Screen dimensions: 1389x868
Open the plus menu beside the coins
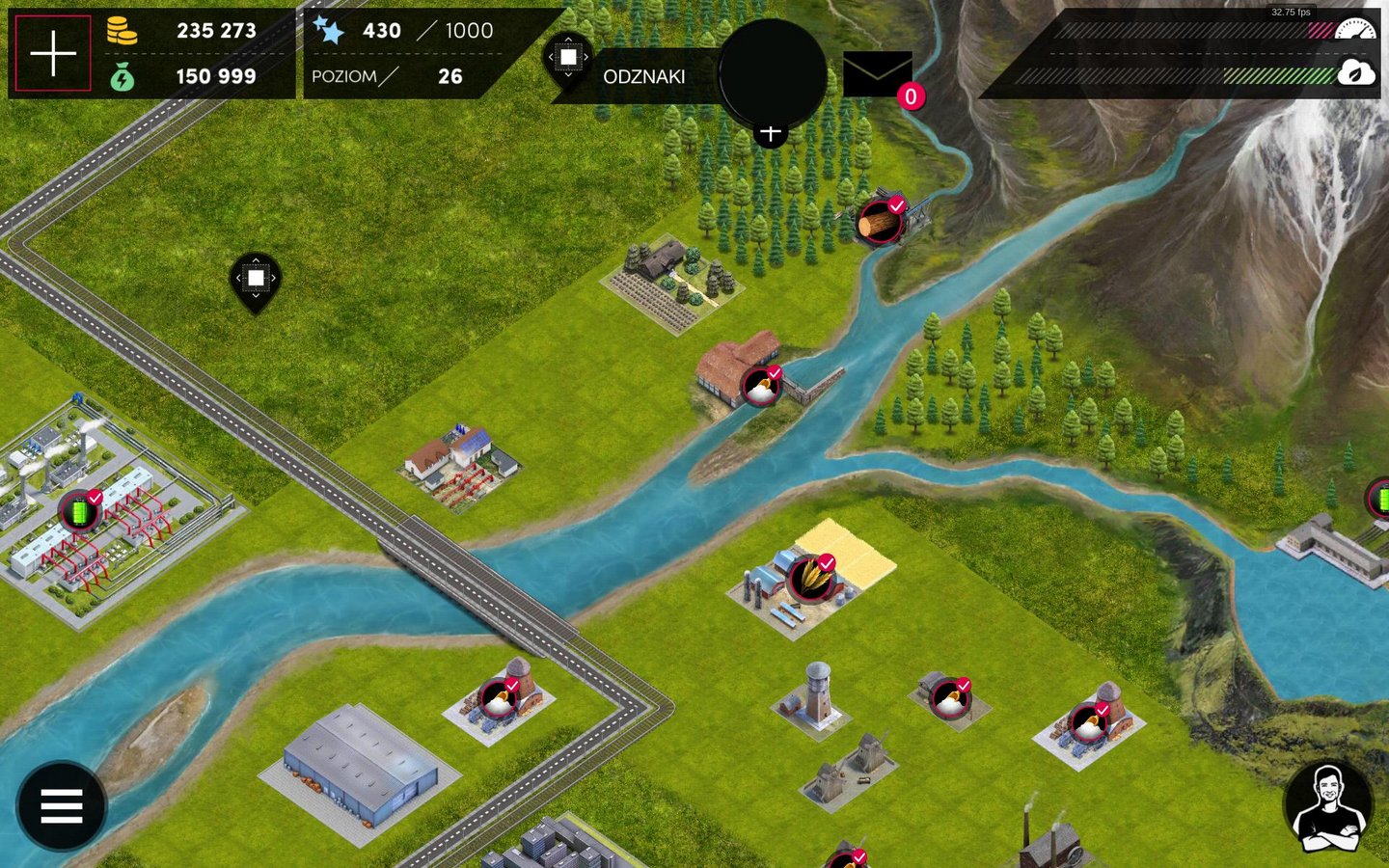(53, 53)
